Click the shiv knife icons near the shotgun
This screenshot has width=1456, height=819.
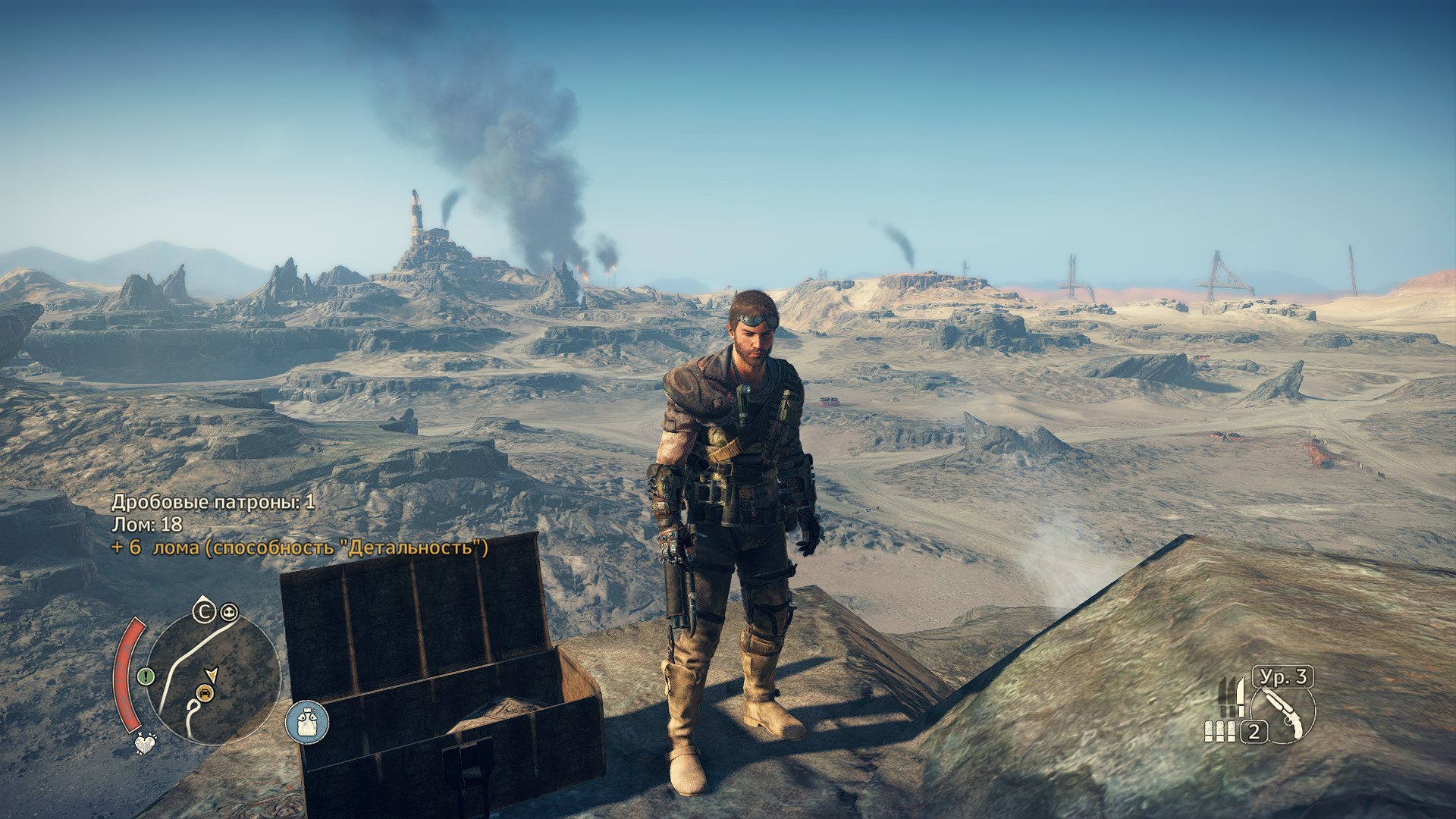click(1230, 698)
